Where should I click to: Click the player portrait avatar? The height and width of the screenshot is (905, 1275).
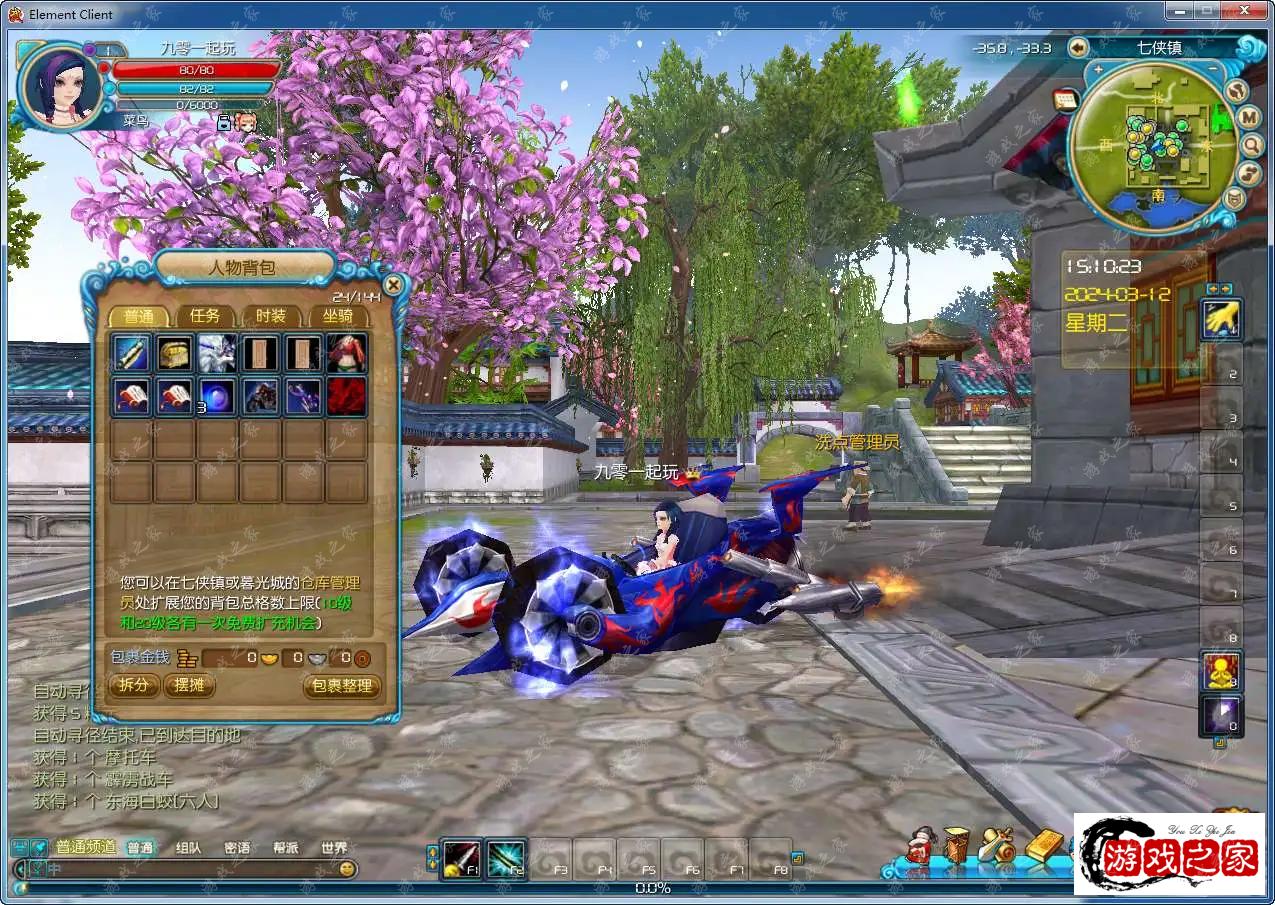(60, 88)
